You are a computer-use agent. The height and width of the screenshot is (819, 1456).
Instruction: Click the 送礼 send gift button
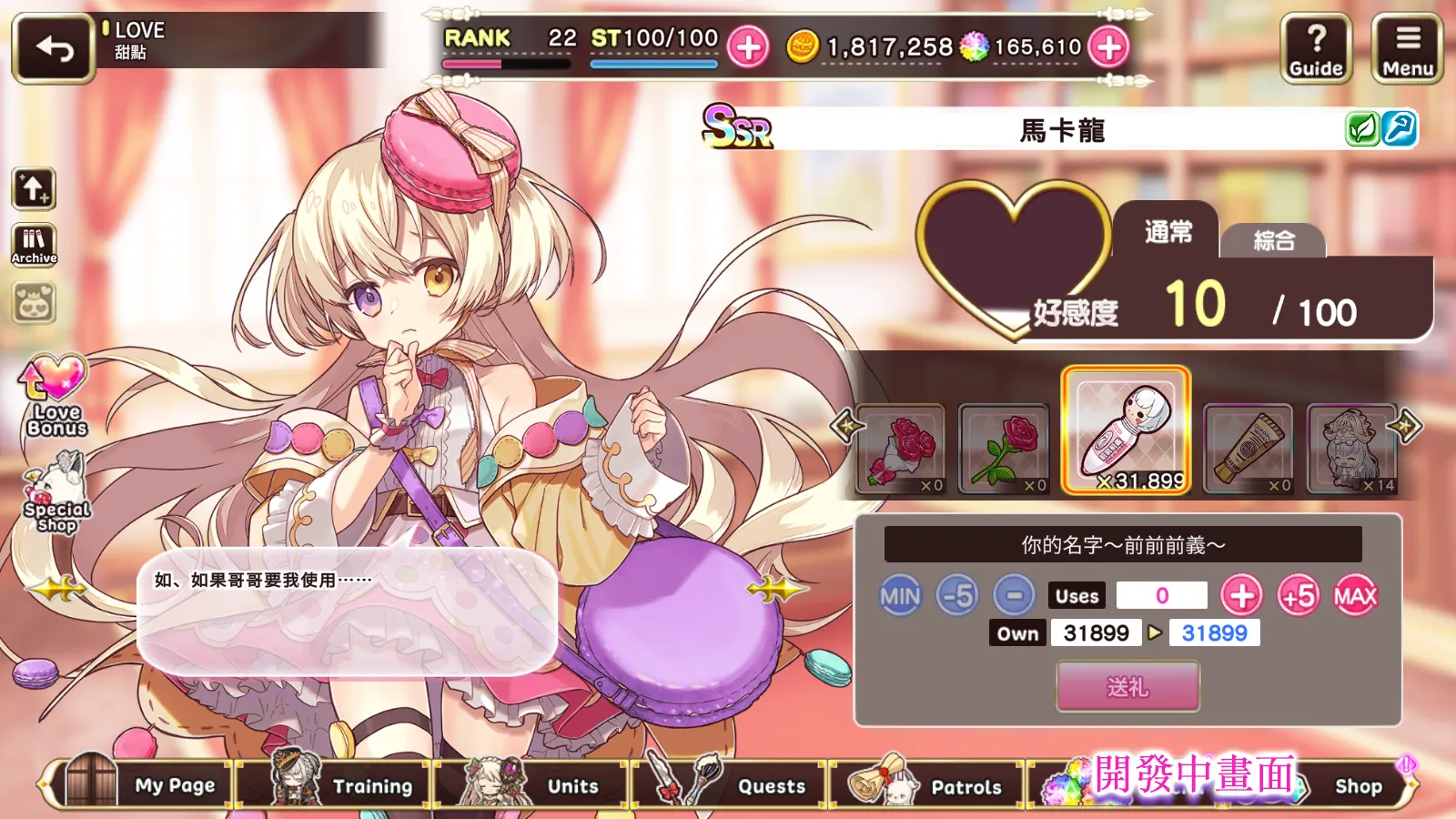pos(1127,686)
